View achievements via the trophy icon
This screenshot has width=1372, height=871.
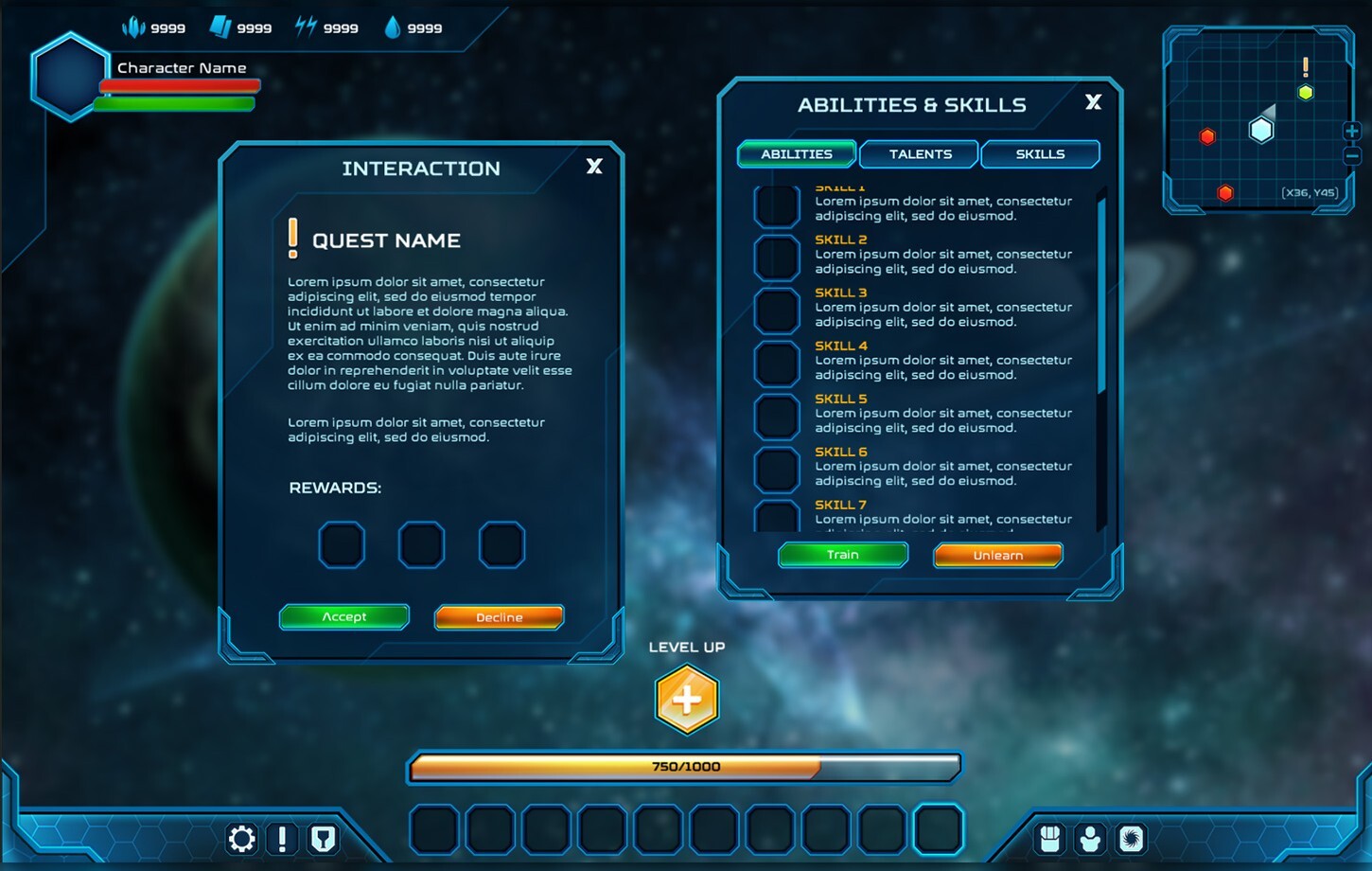[x=323, y=839]
